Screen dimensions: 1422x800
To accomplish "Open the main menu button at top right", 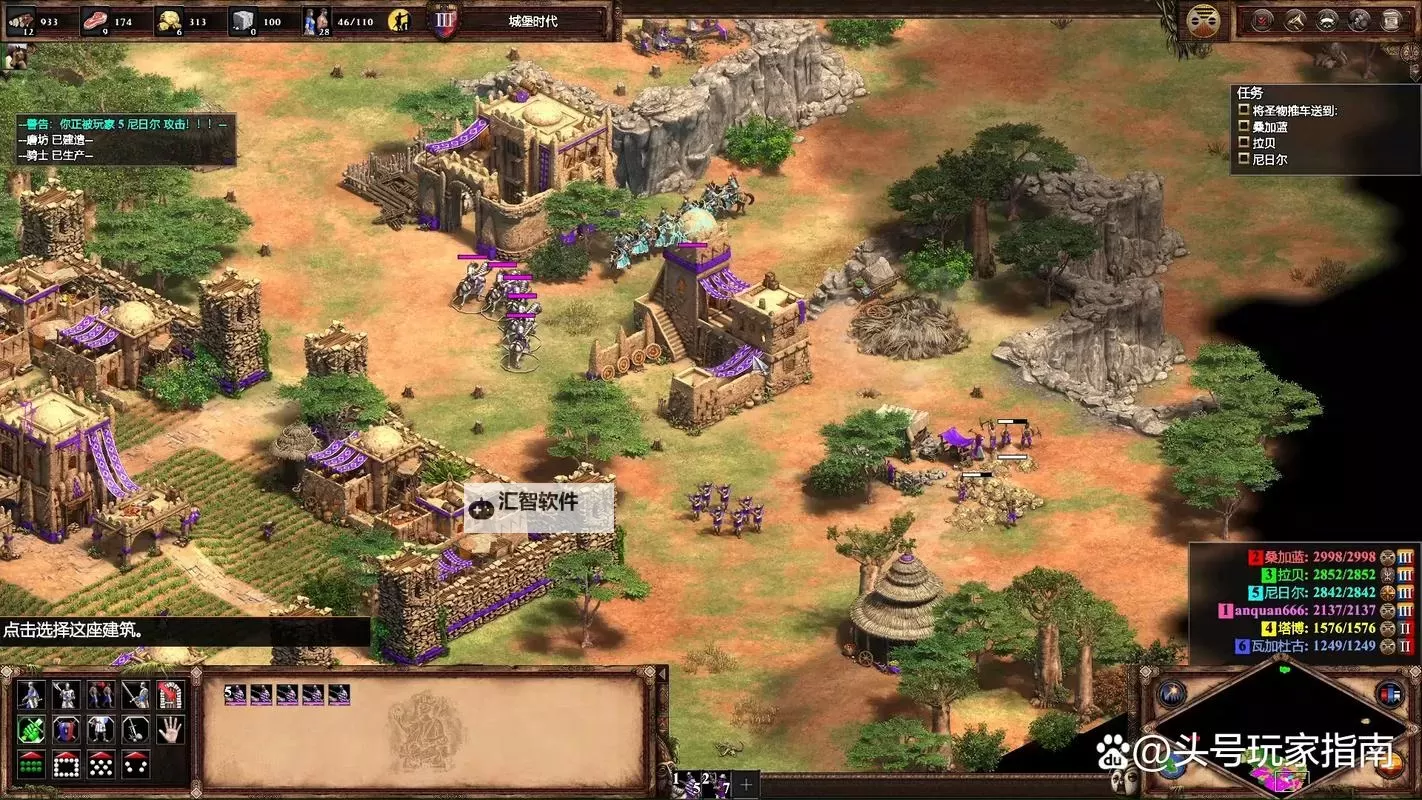I will 1392,19.
